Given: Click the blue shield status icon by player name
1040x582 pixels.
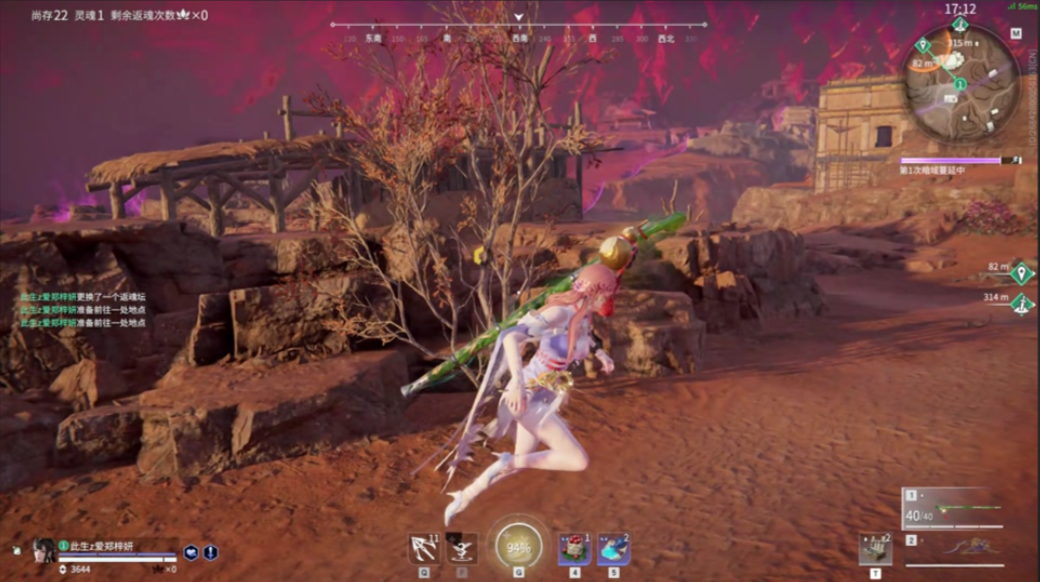Looking at the screenshot, I should tap(193, 551).
